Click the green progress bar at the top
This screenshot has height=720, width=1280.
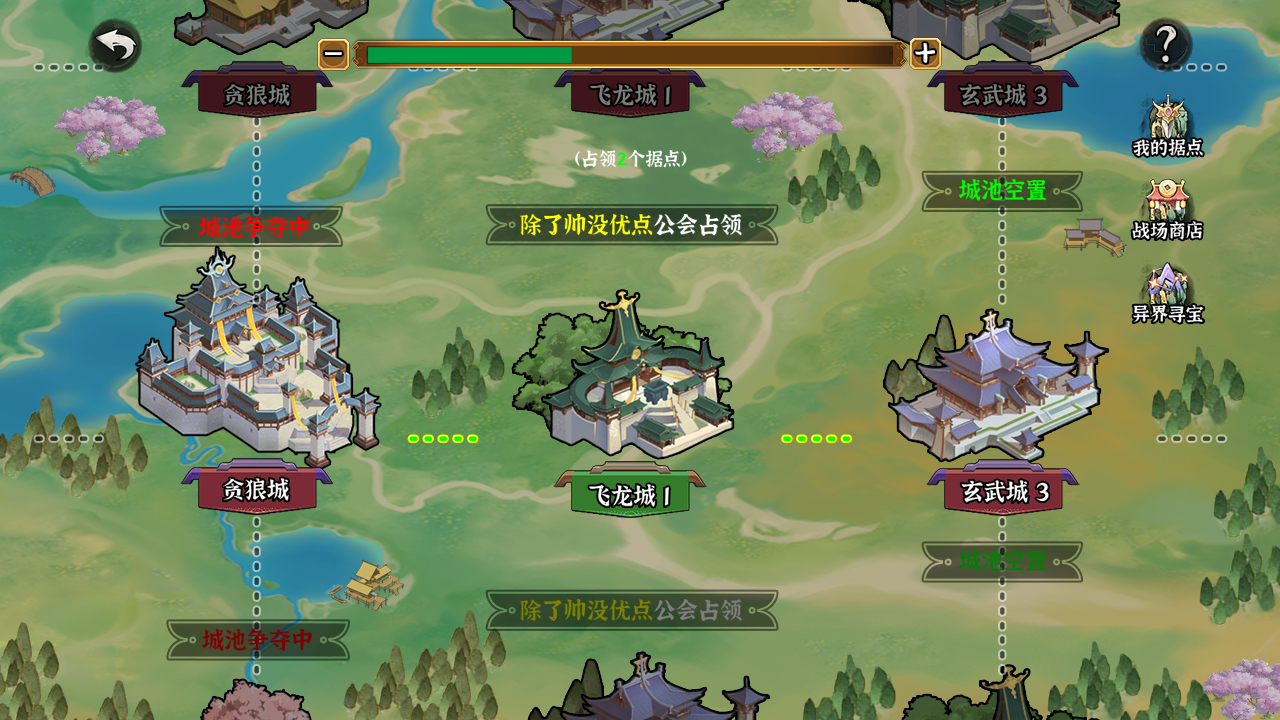(x=470, y=55)
